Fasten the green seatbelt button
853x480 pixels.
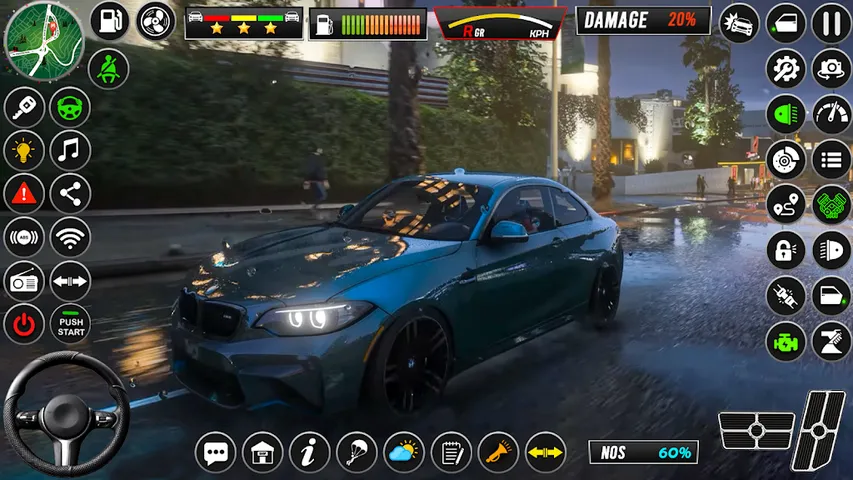(108, 68)
